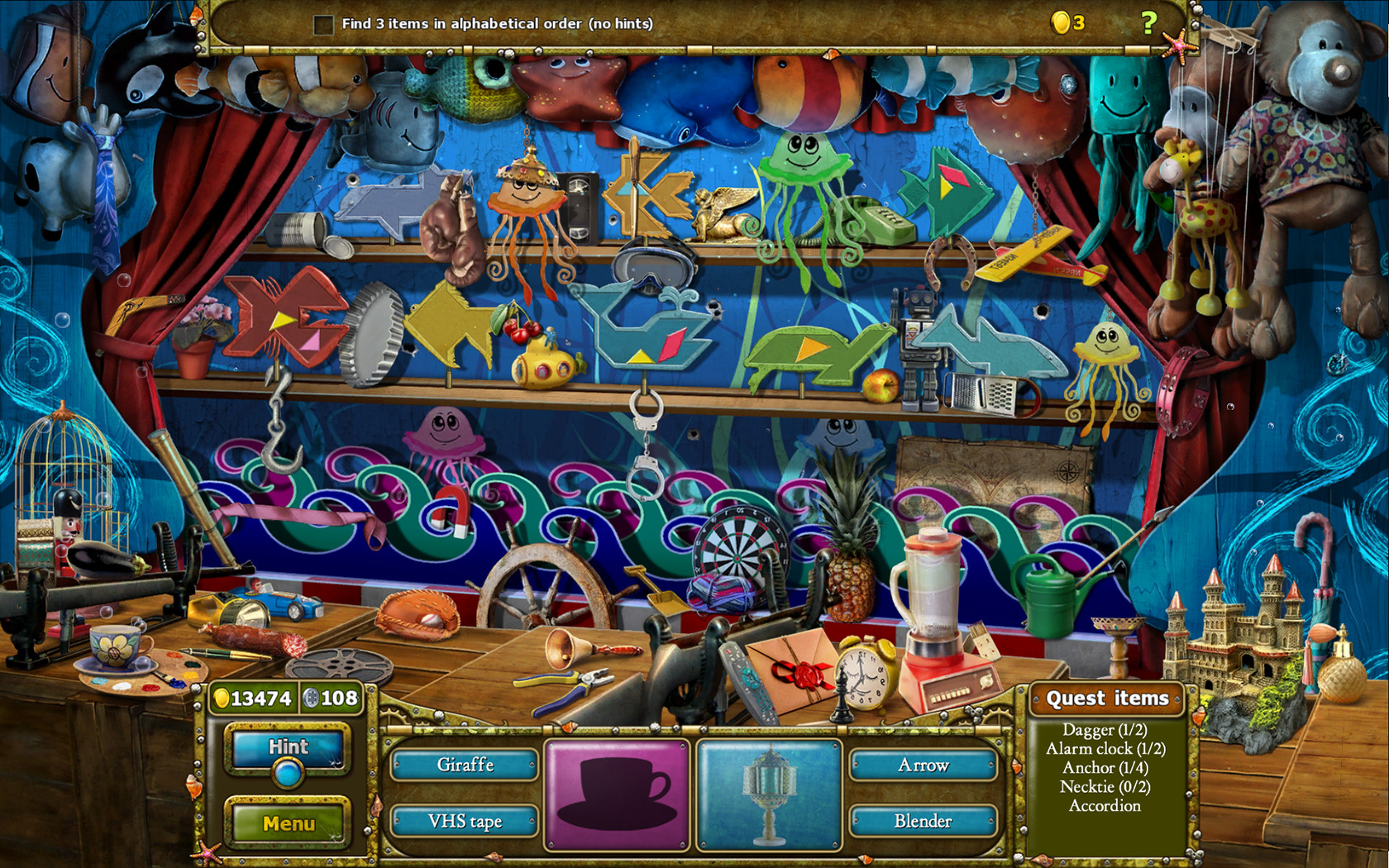The image size is (1389, 868).
Task: Select the Blender word card
Action: [924, 821]
